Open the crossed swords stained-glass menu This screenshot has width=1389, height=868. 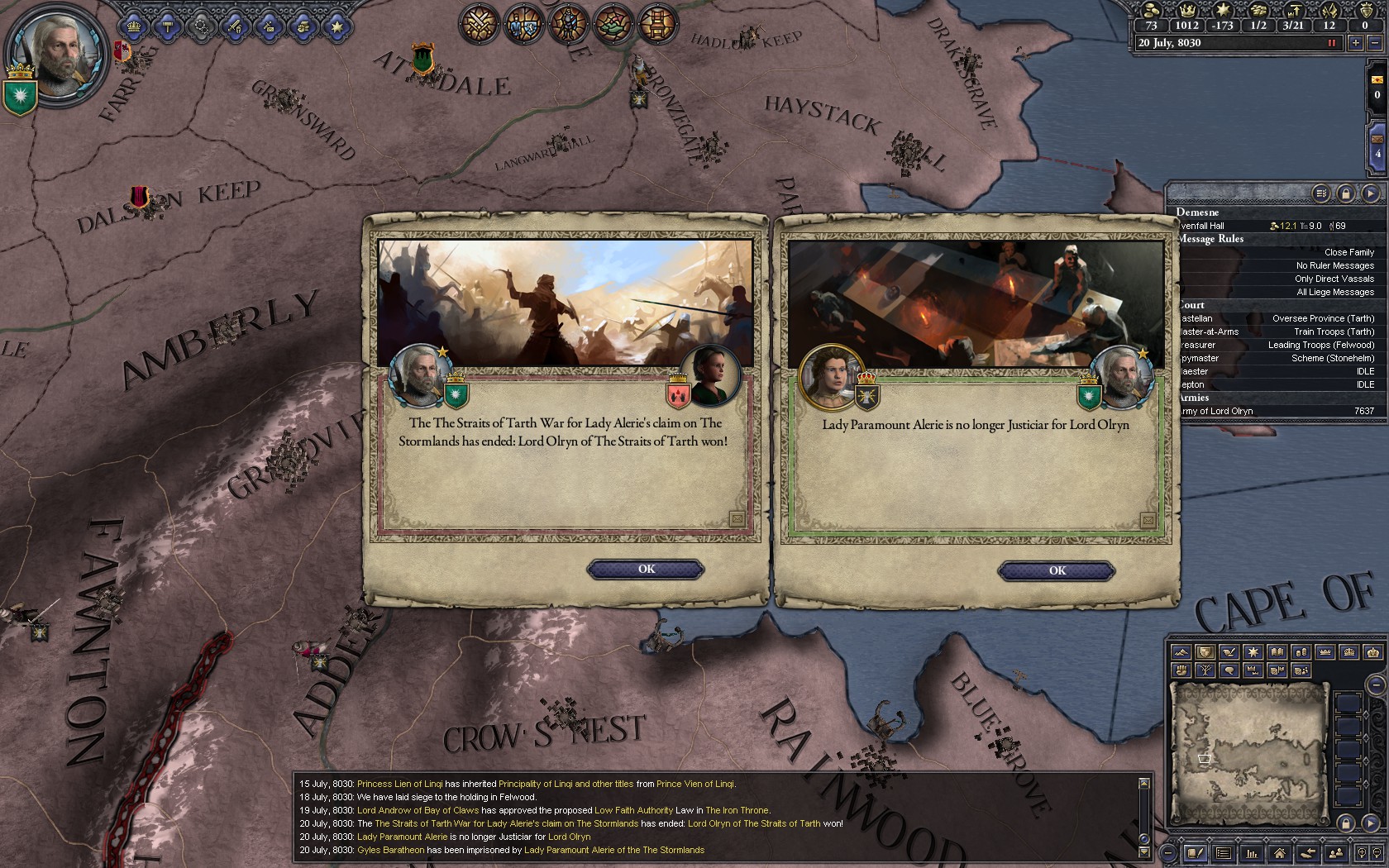(480, 22)
